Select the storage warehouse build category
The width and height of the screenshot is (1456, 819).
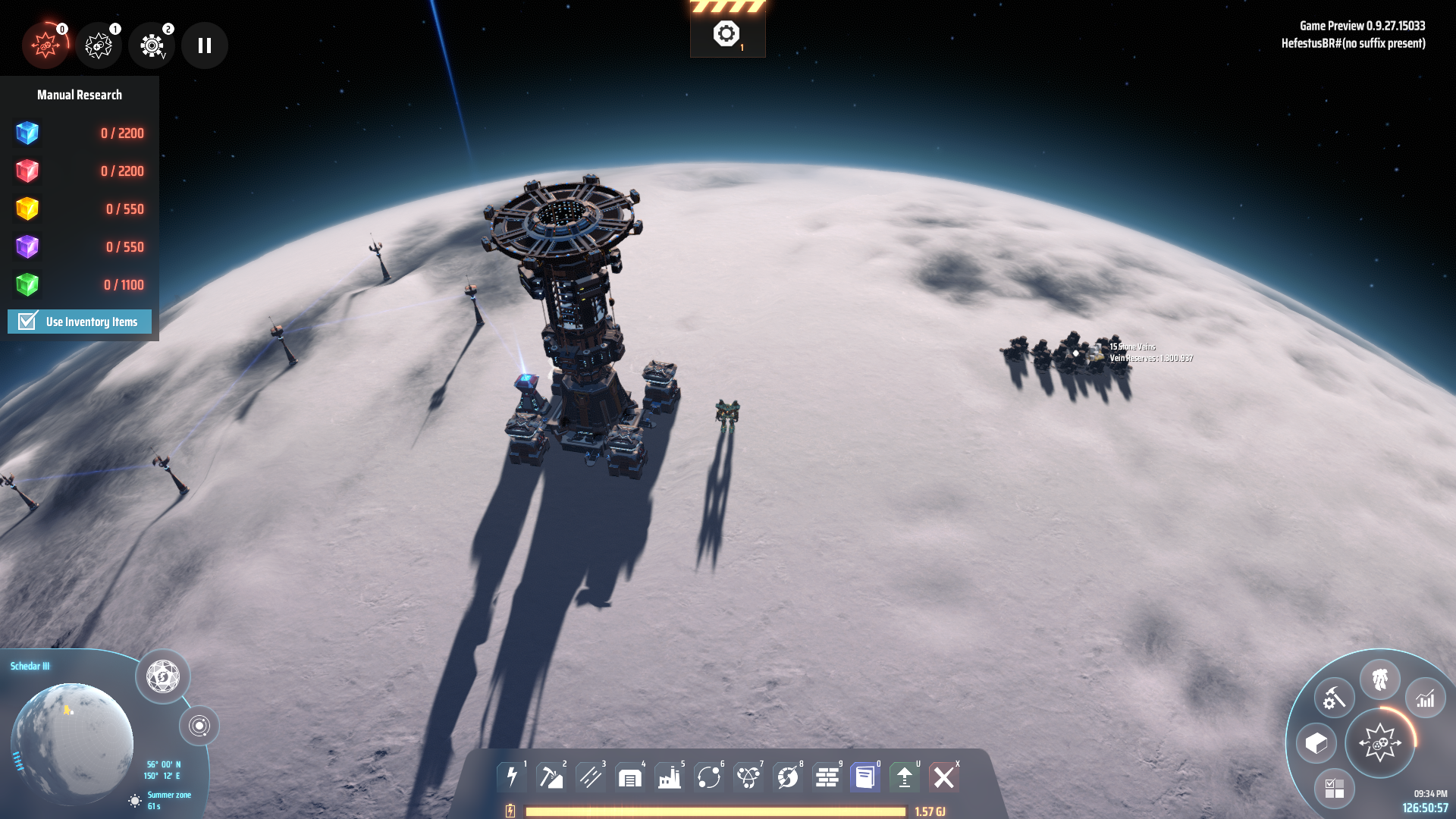(x=630, y=777)
